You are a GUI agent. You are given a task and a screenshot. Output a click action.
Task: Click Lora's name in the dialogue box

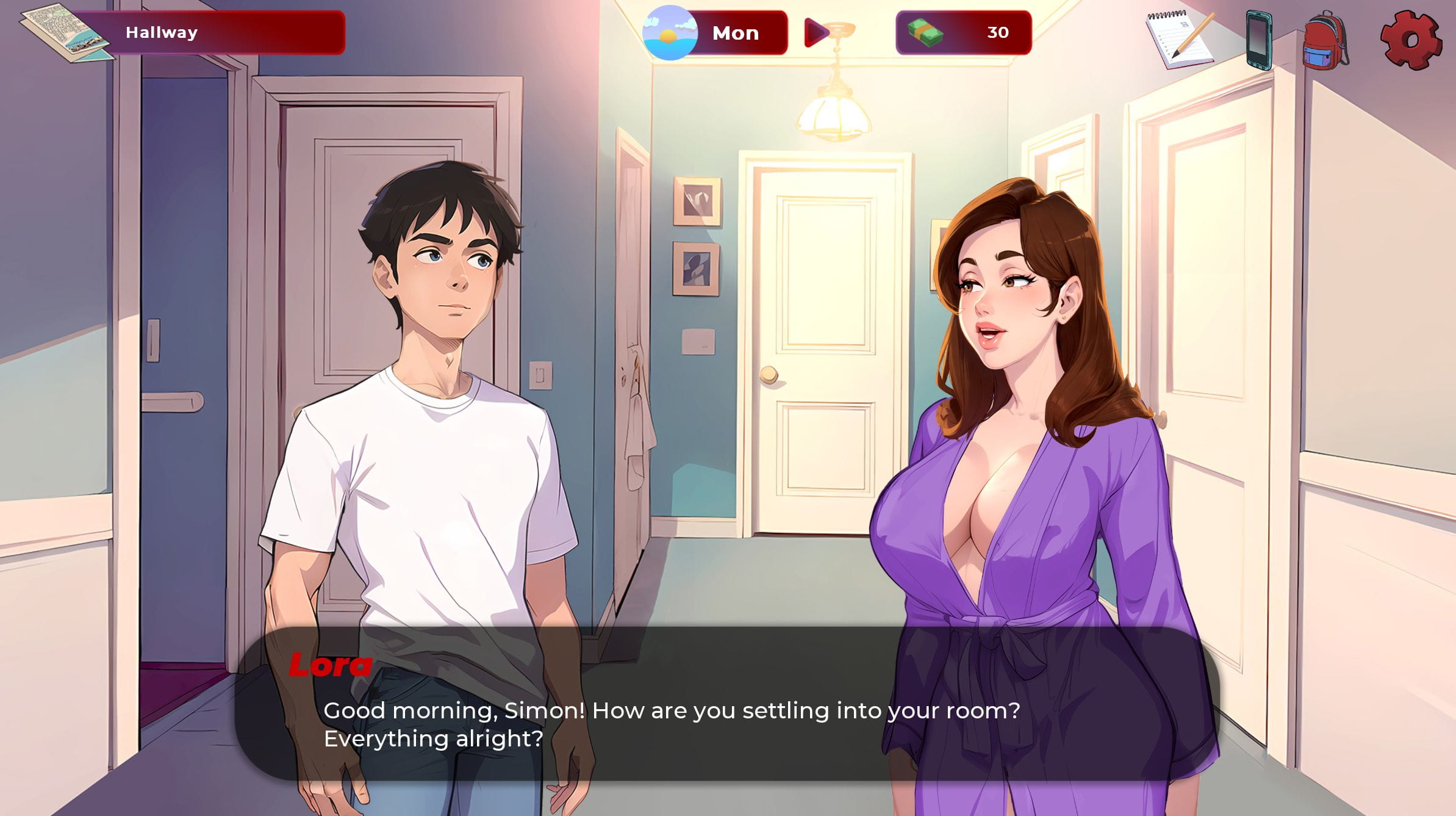(331, 666)
